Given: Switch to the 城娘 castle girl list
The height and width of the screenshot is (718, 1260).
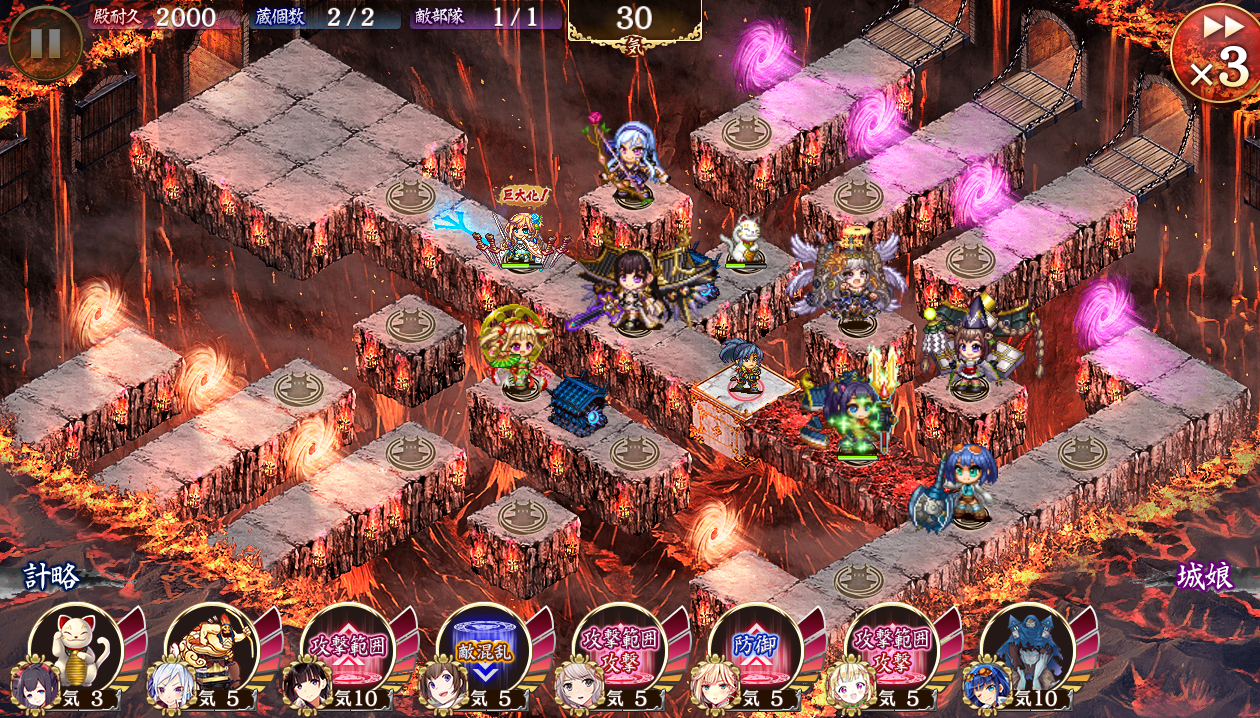Looking at the screenshot, I should [x=1205, y=577].
